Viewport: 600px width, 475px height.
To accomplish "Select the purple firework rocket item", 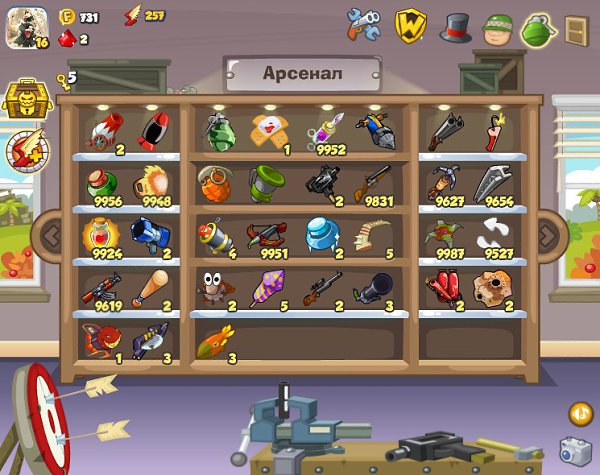I will coord(266,287).
